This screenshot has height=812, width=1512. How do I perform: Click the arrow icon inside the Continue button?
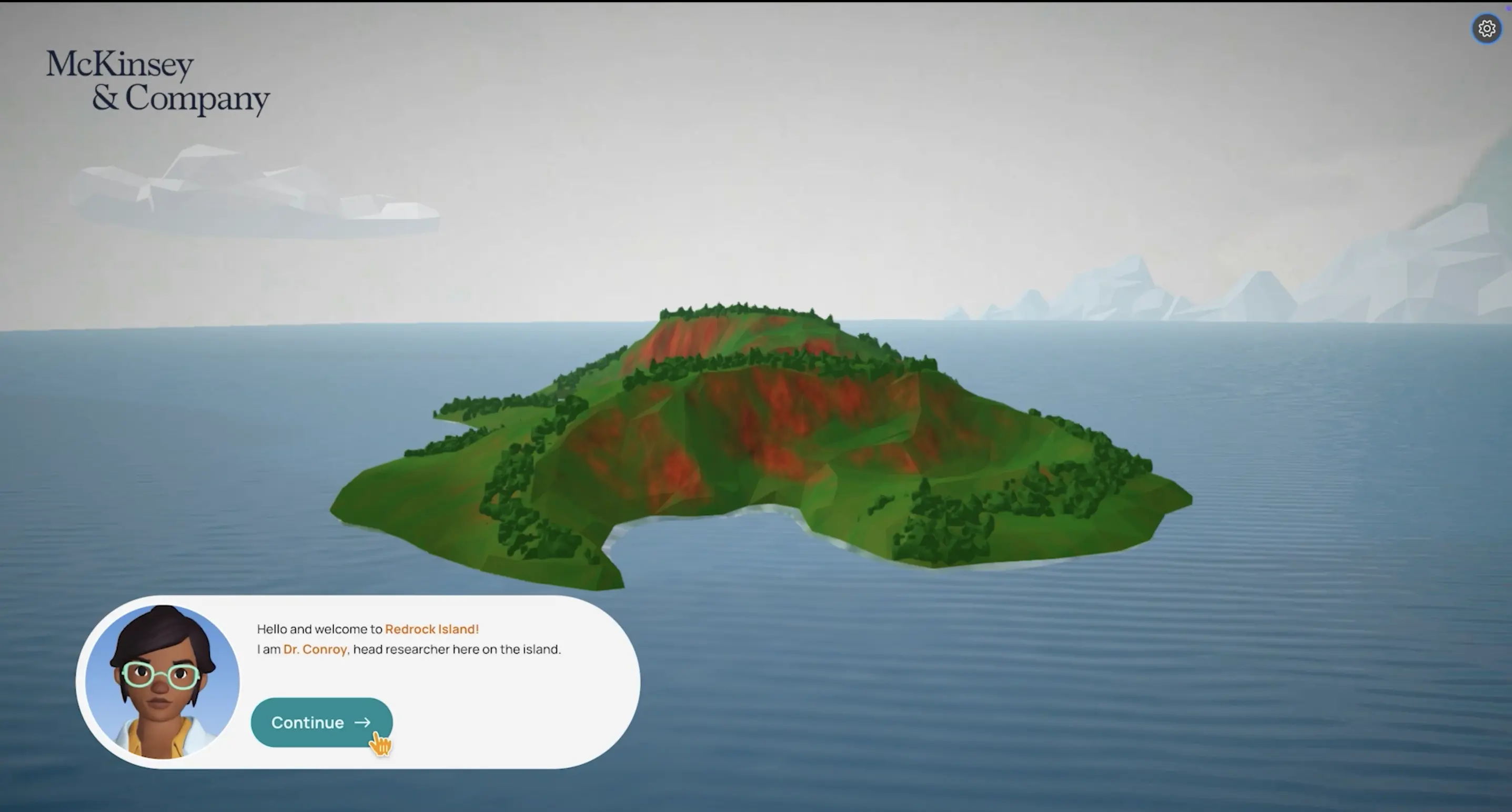click(362, 723)
